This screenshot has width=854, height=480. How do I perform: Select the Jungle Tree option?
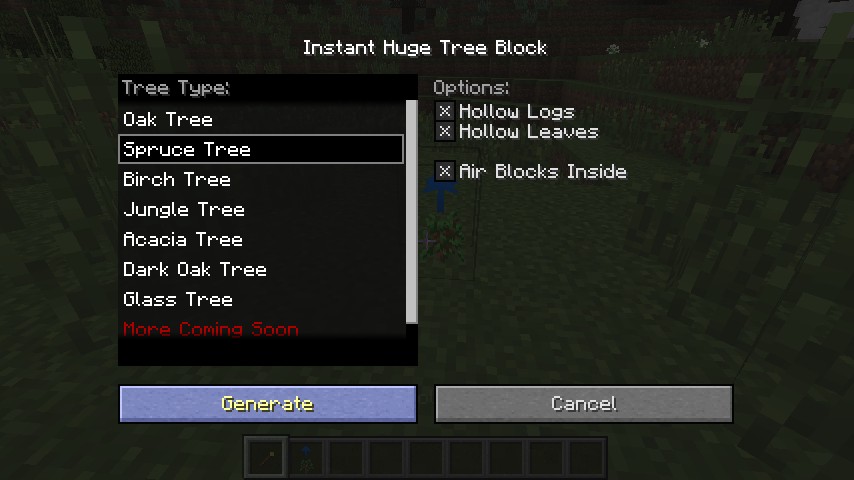(x=184, y=210)
